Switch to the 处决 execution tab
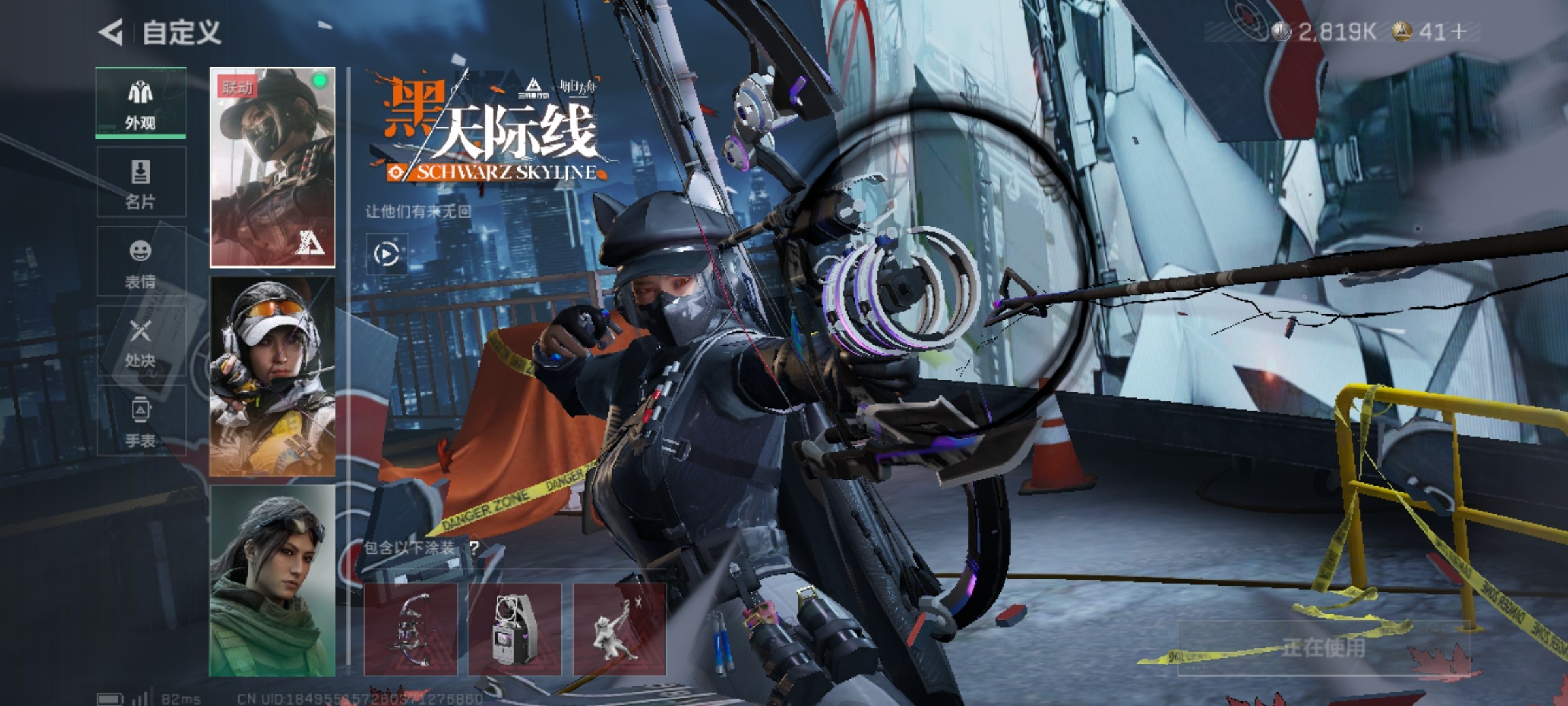 pyautogui.click(x=140, y=341)
